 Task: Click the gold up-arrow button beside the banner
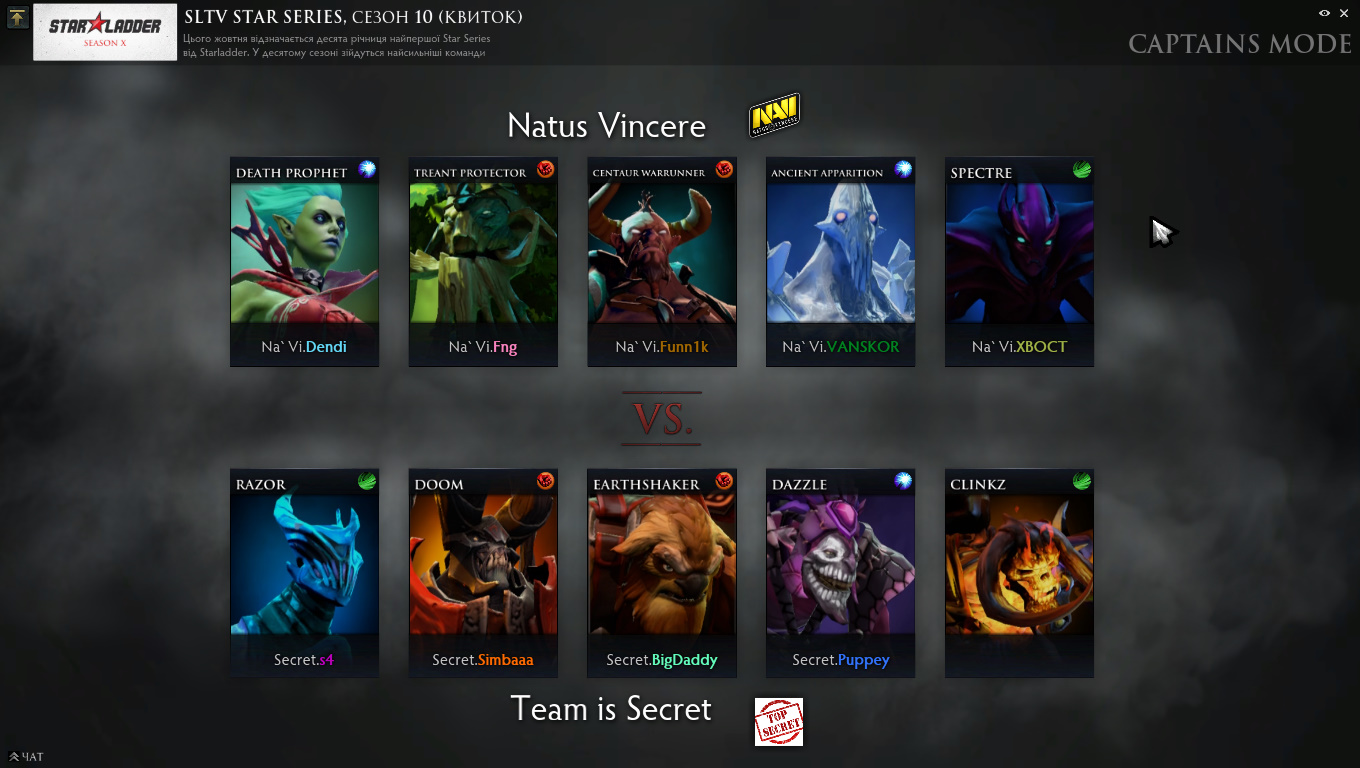click(x=17, y=18)
